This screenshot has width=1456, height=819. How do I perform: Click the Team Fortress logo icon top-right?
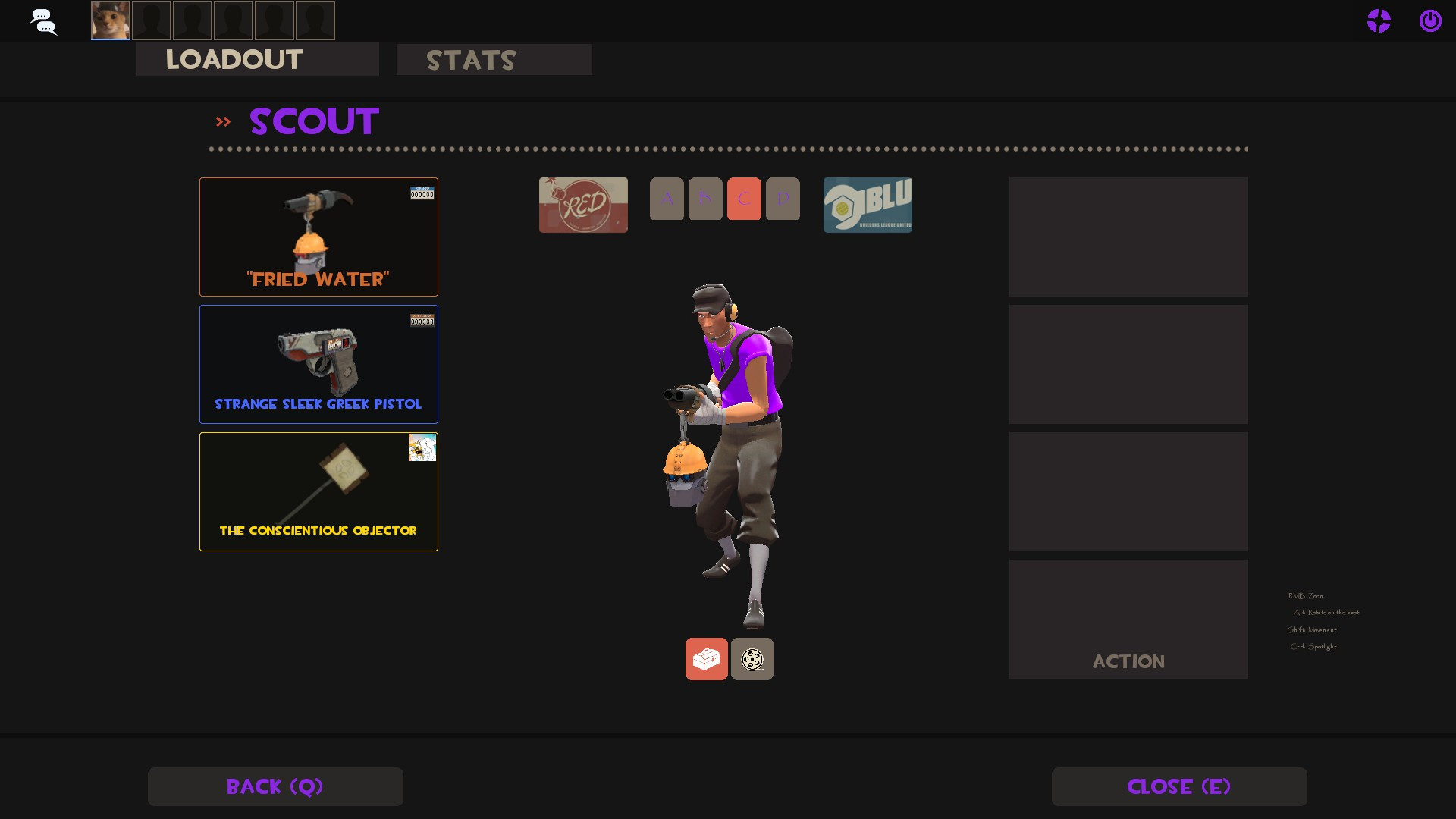1379,20
